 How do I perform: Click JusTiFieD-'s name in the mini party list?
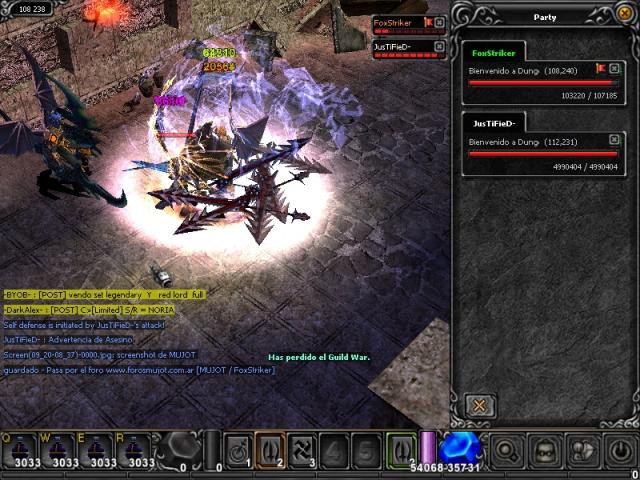(393, 46)
